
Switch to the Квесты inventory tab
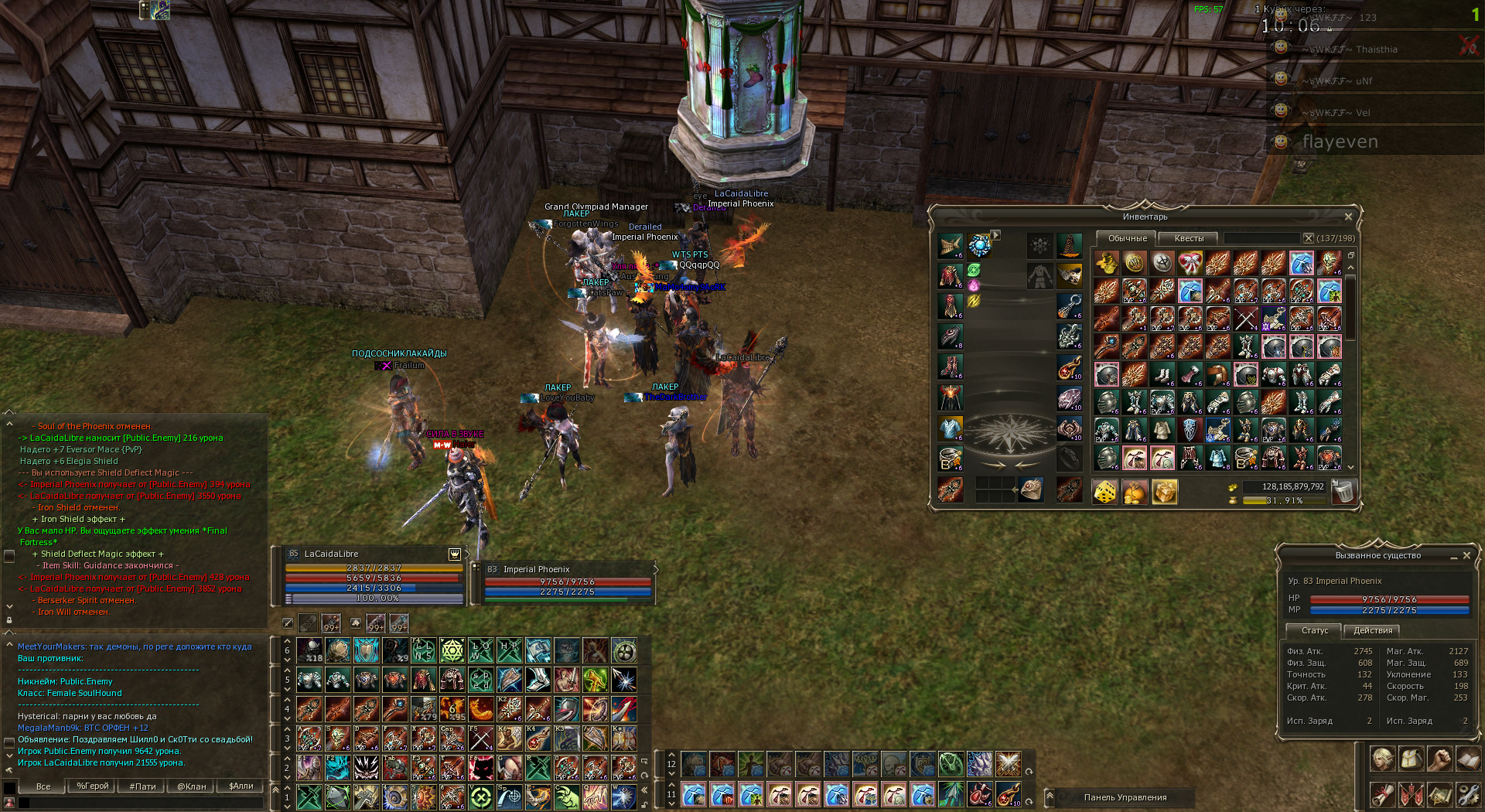click(1189, 238)
